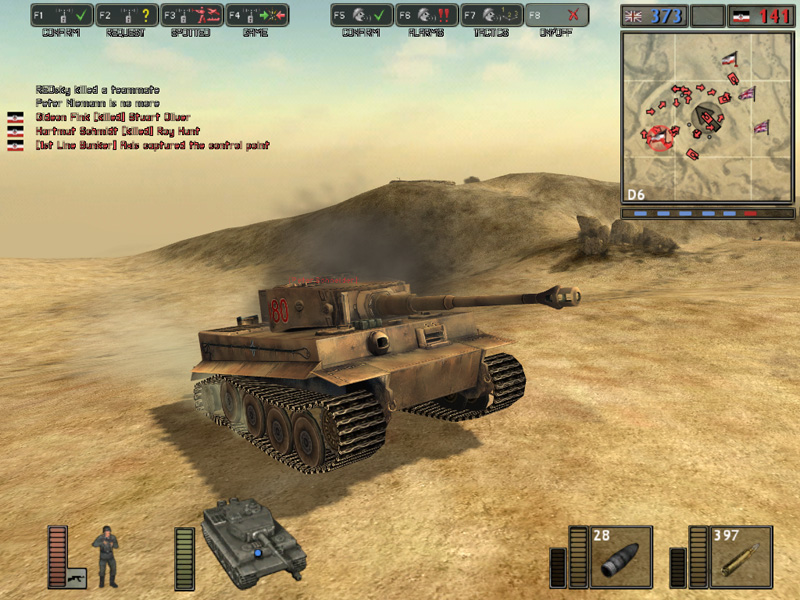Click the desert battlefield minimap
This screenshot has height=600, width=800.
708,115
